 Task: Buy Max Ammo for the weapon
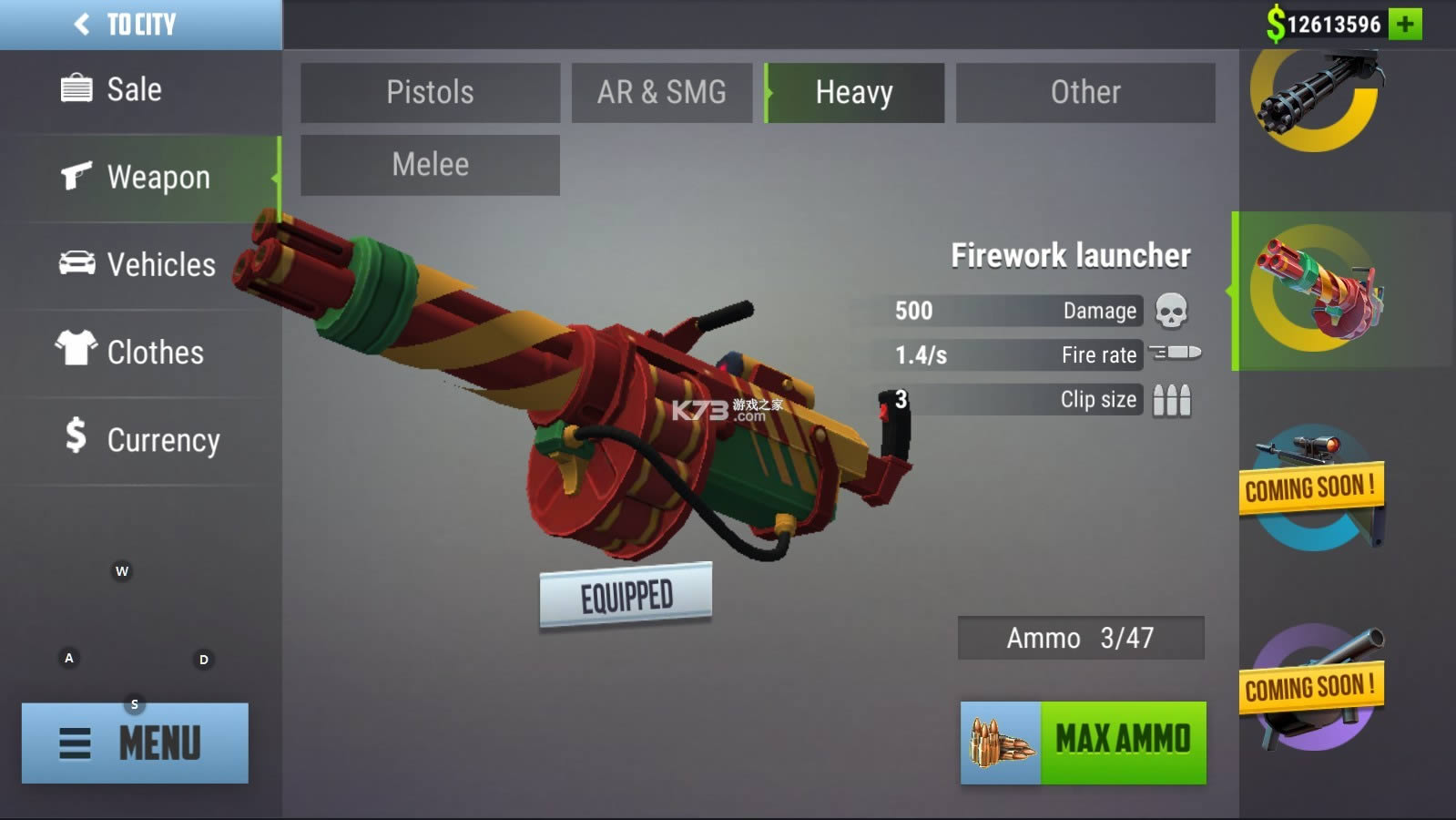1084,742
